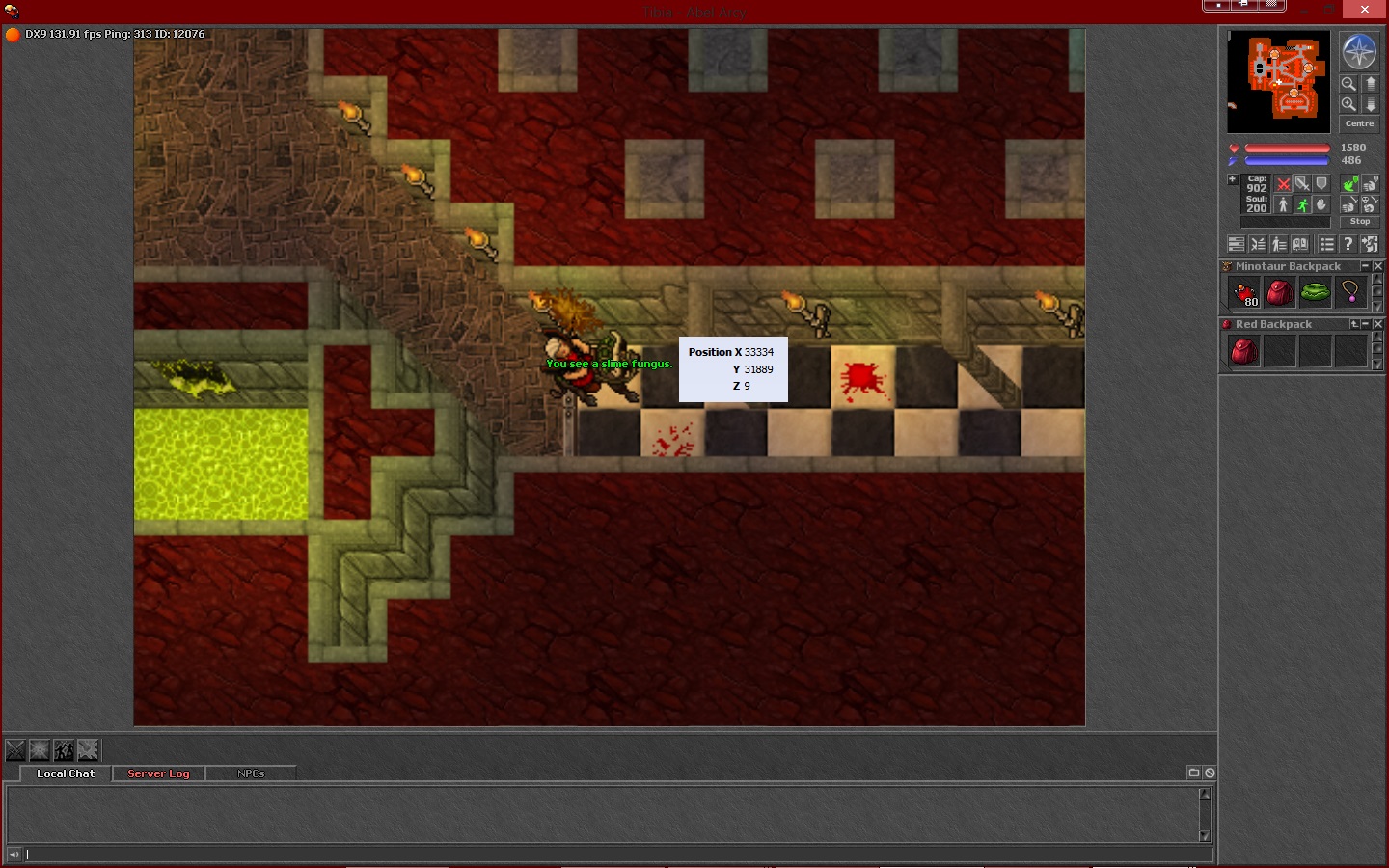The width and height of the screenshot is (1389, 868).
Task: Zoom in the minimap
Action: coord(1348,104)
